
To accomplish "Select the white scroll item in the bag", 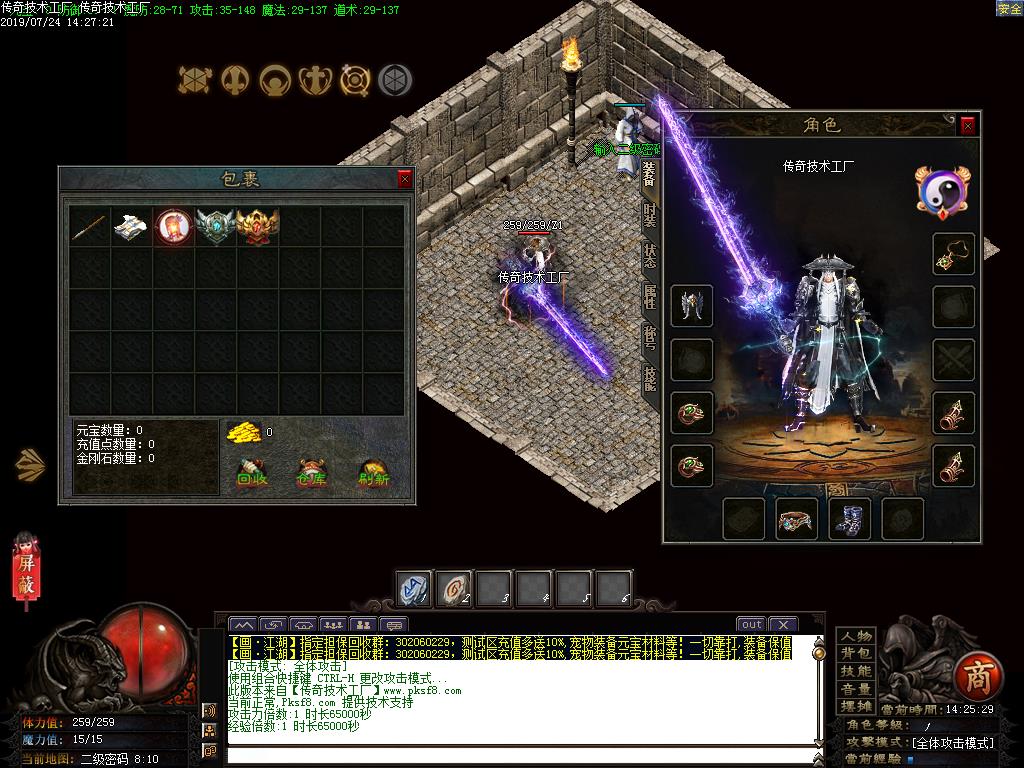I will tap(131, 227).
